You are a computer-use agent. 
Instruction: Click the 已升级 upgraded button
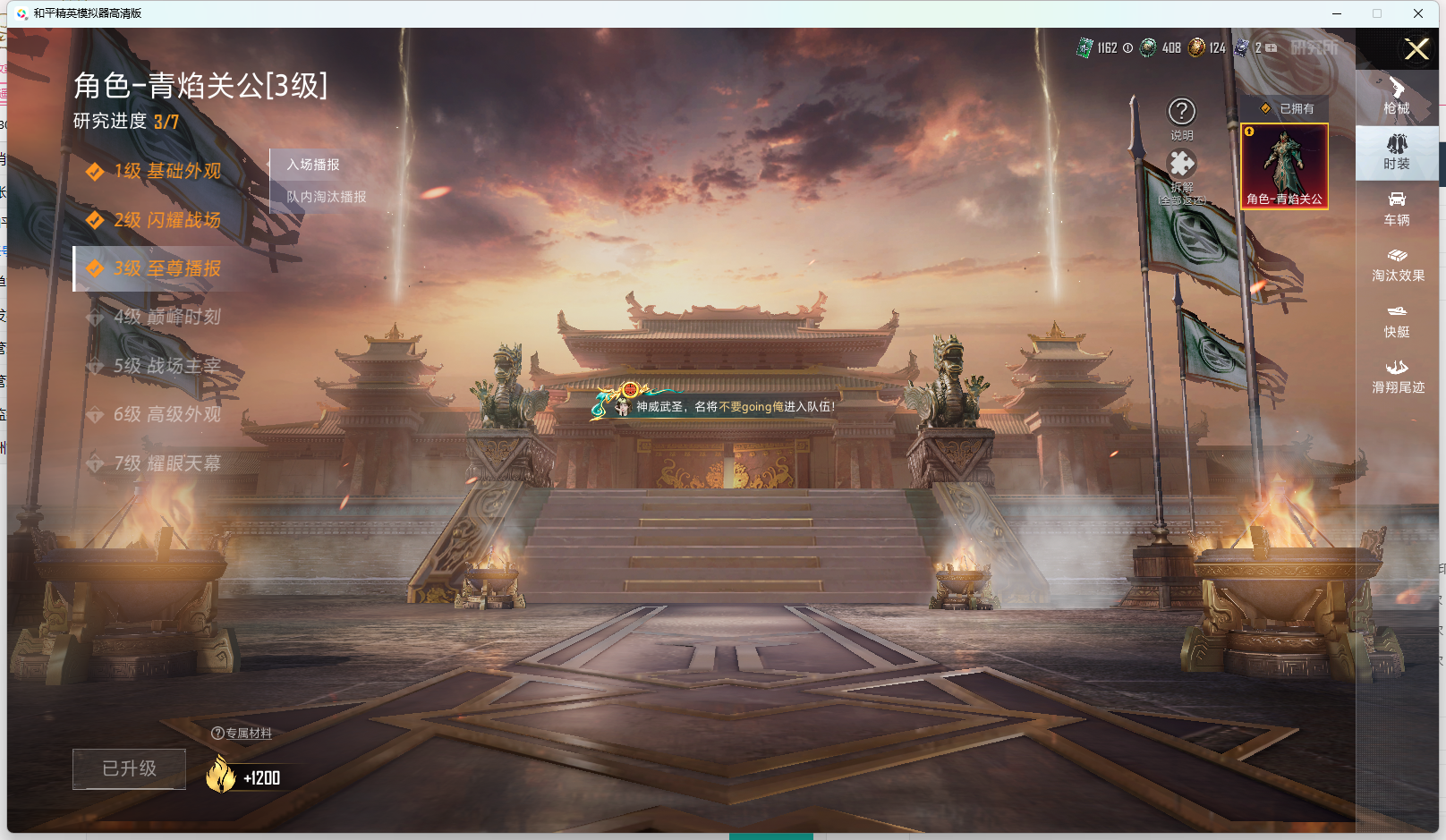[x=128, y=768]
